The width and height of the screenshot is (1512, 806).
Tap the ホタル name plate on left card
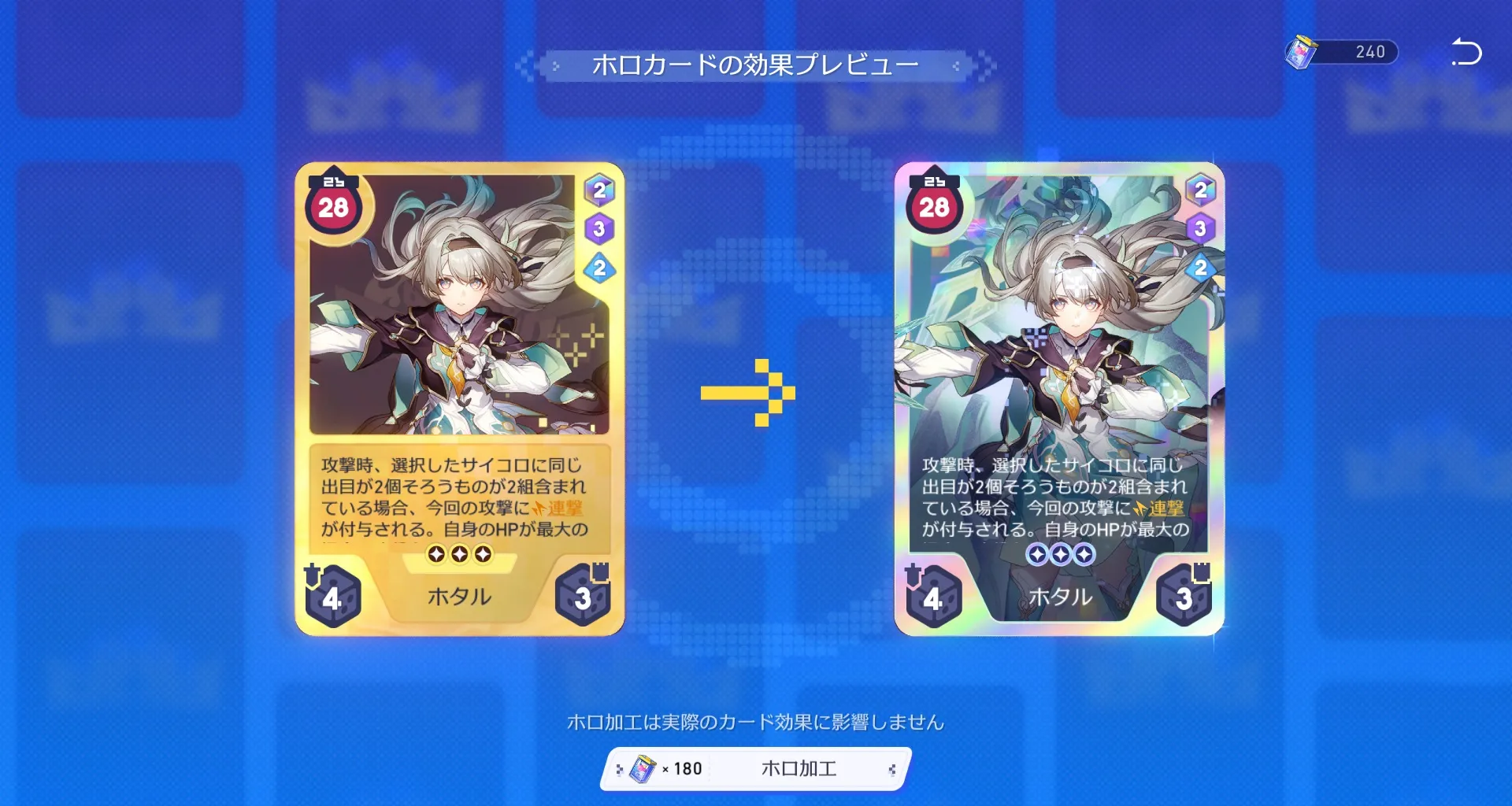[458, 597]
